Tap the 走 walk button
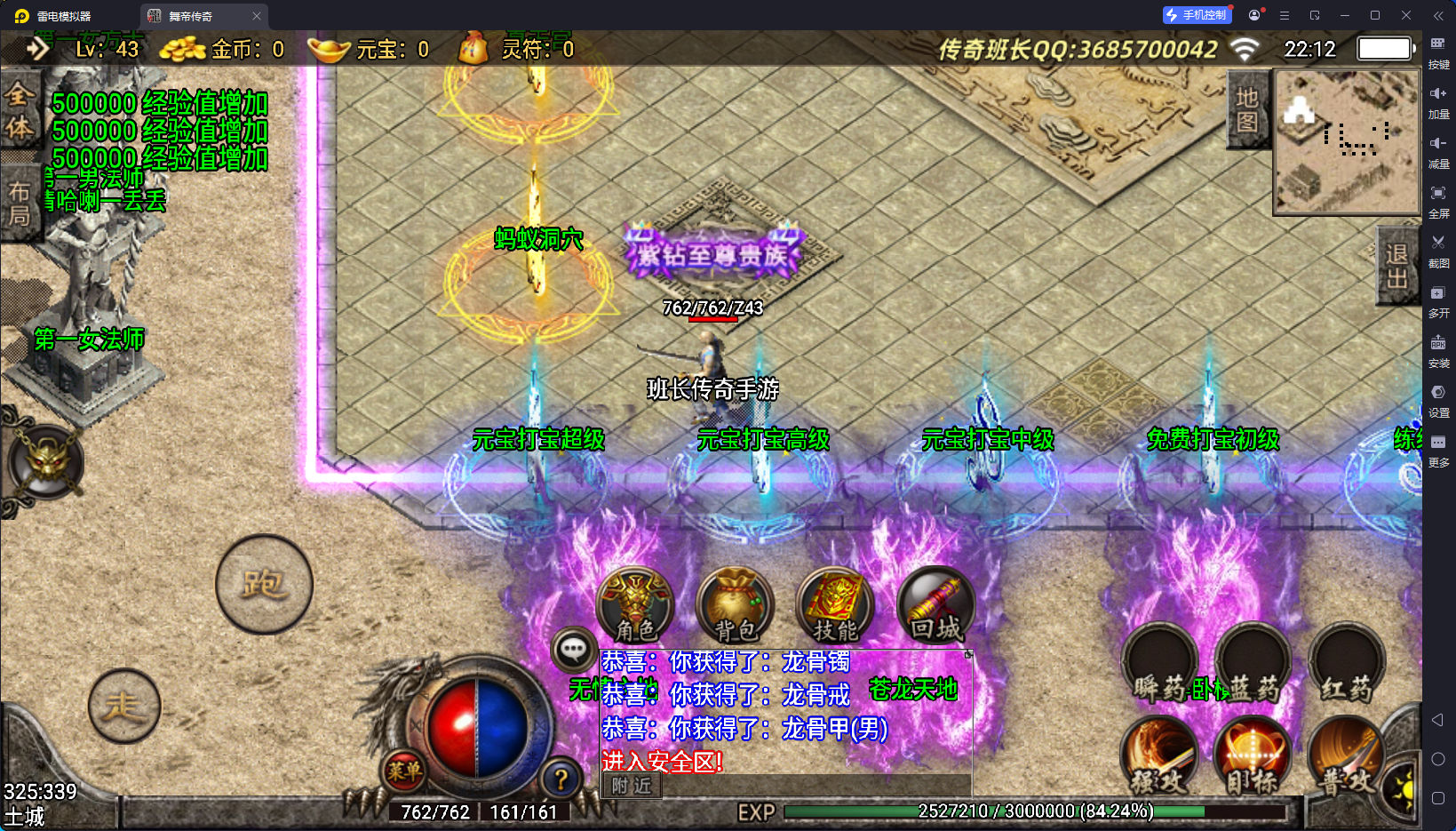Screen dimensions: 1456x831 [x=124, y=706]
